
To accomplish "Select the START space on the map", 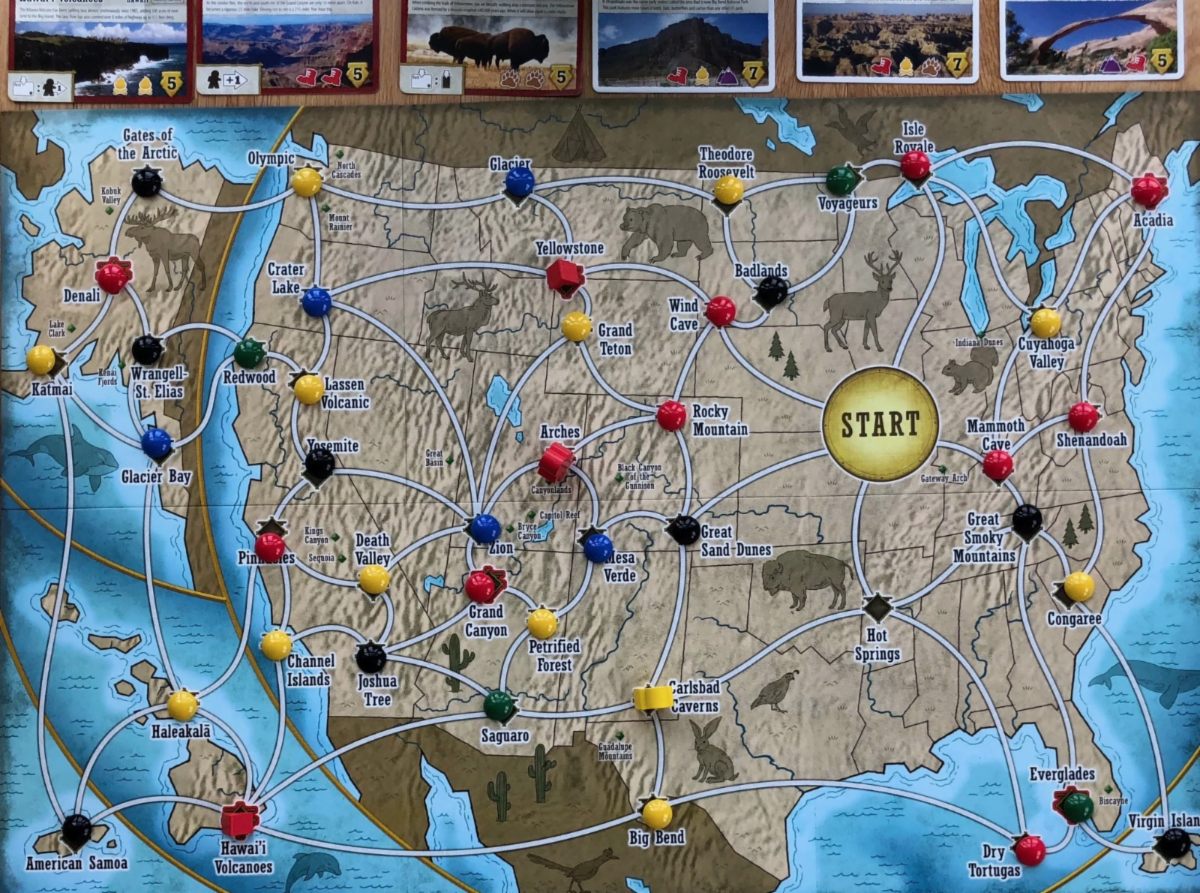I will 880,423.
